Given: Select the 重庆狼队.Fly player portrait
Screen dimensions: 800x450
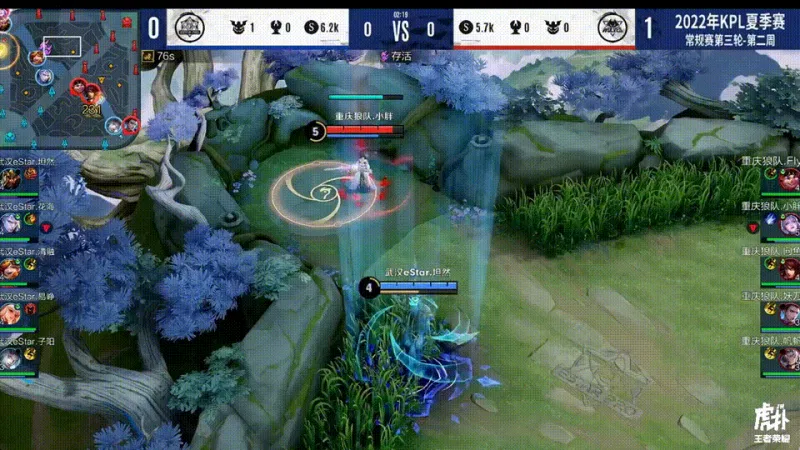Looking at the screenshot, I should (x=789, y=180).
